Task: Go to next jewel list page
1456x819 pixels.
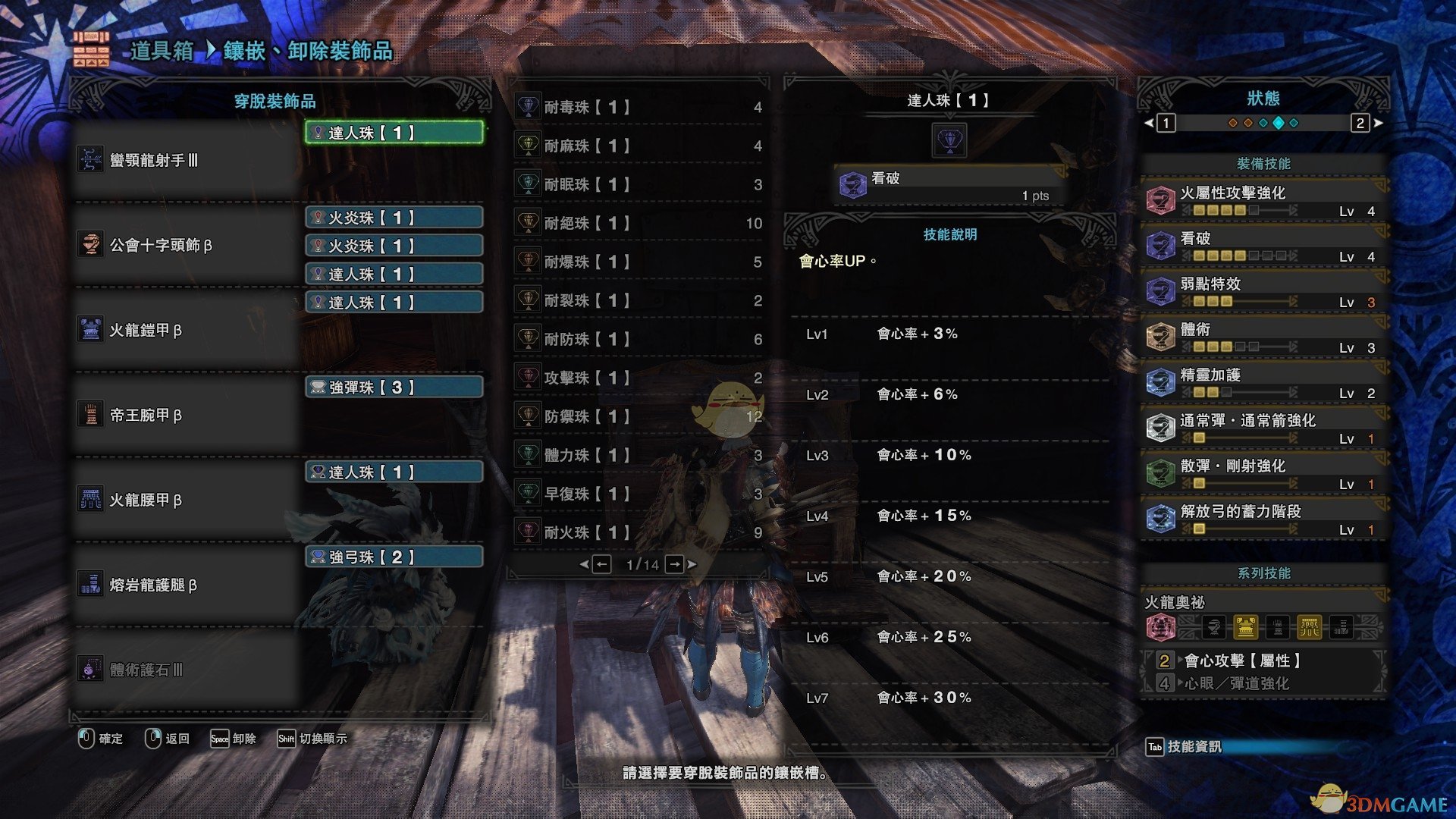Action: click(x=675, y=564)
